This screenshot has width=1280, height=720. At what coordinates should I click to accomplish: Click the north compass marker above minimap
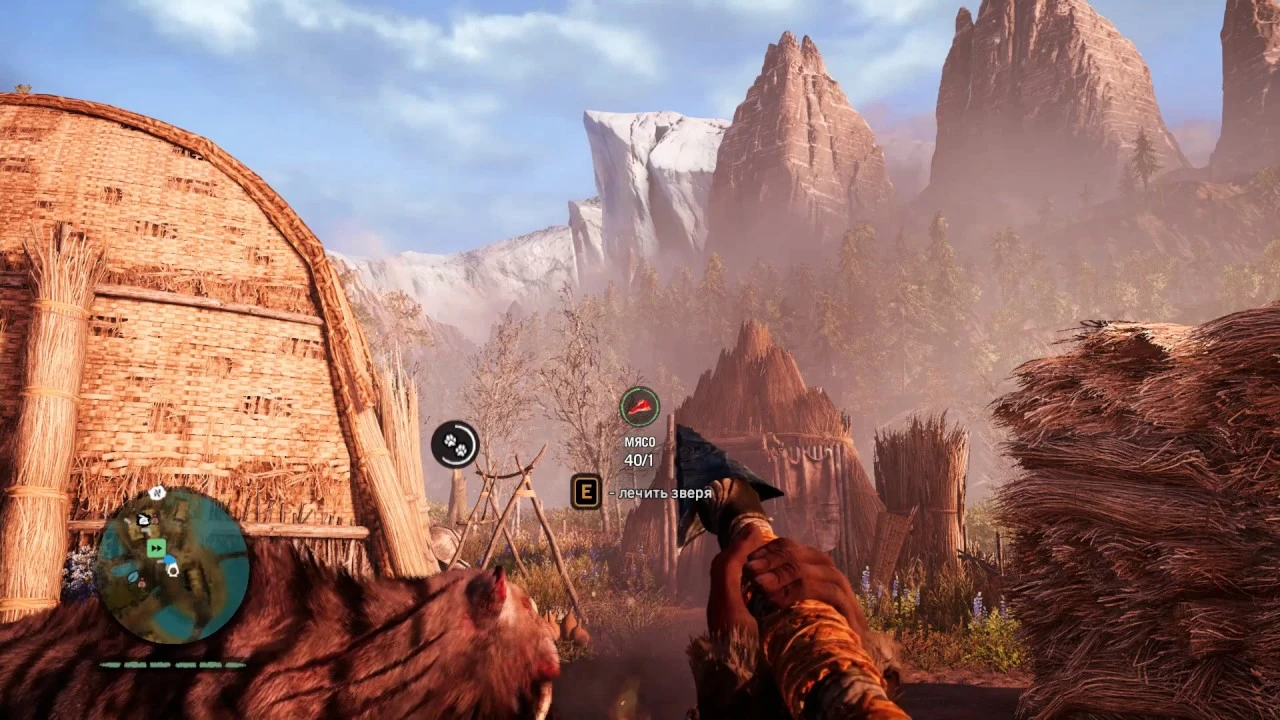coord(156,492)
